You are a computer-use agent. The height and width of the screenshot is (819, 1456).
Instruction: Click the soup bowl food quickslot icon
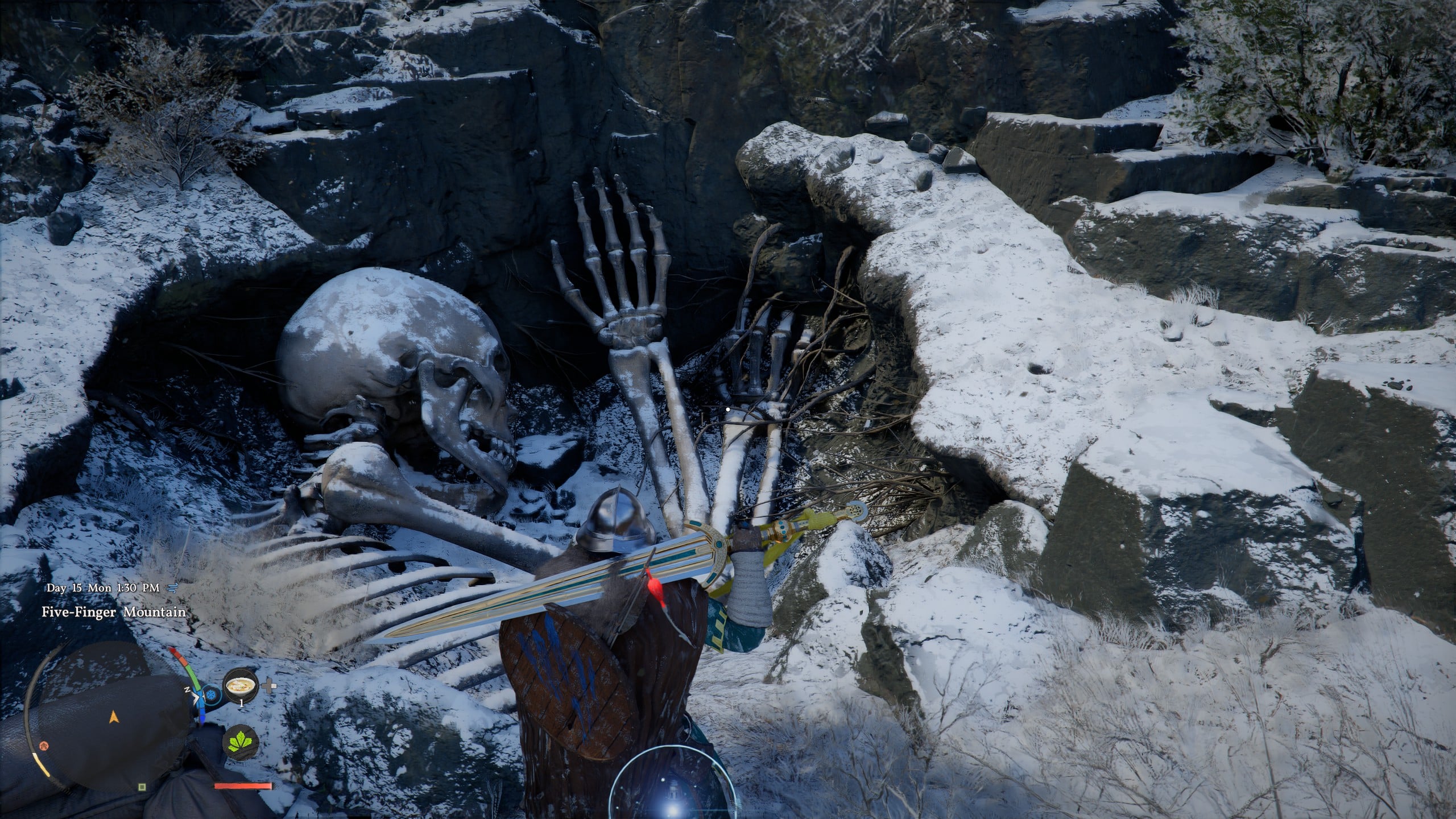240,686
